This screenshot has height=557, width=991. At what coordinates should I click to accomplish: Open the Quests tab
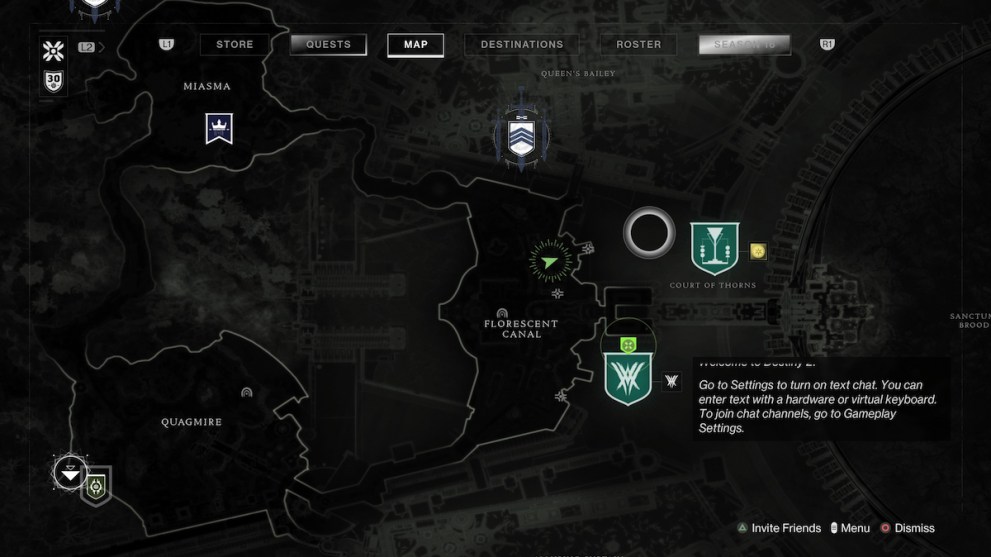[x=328, y=44]
